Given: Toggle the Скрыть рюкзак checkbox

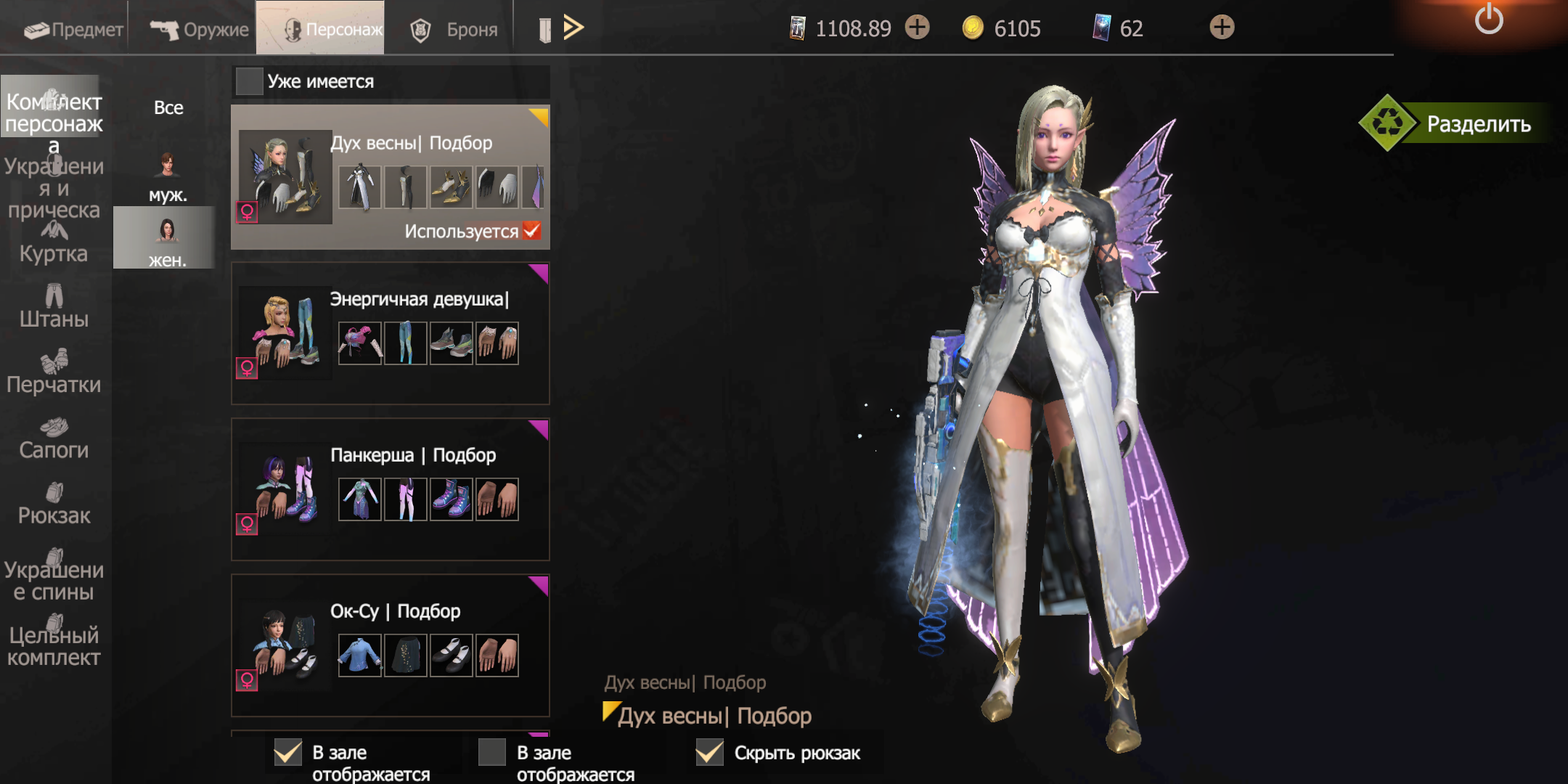Looking at the screenshot, I should coord(710,753).
